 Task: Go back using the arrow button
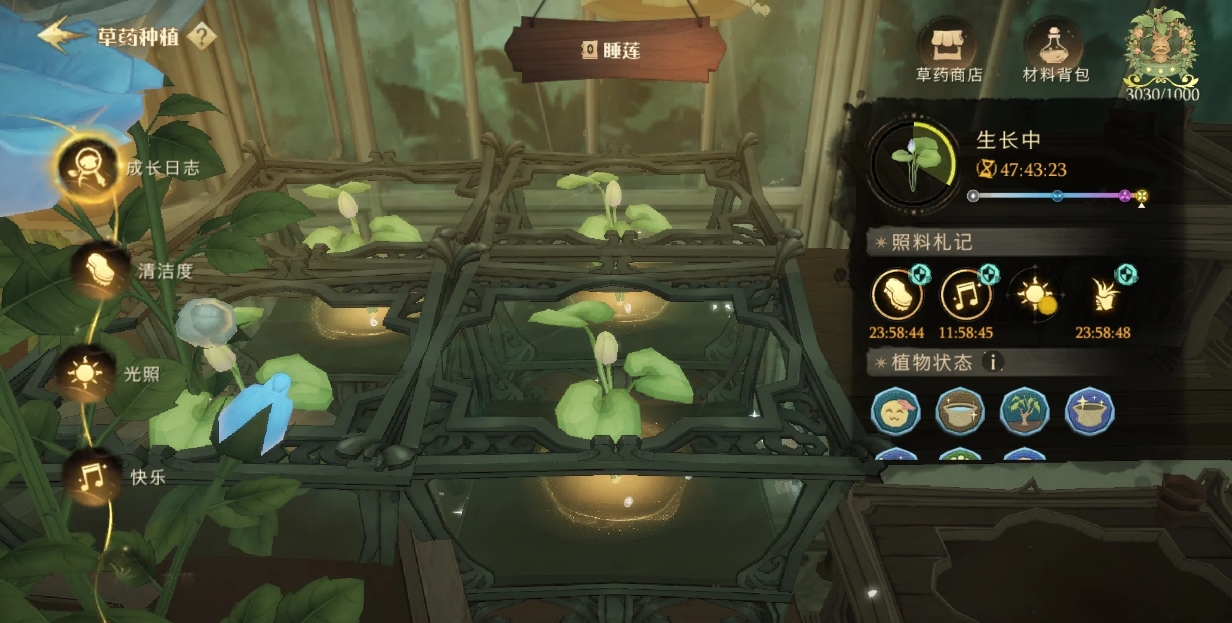[62, 34]
